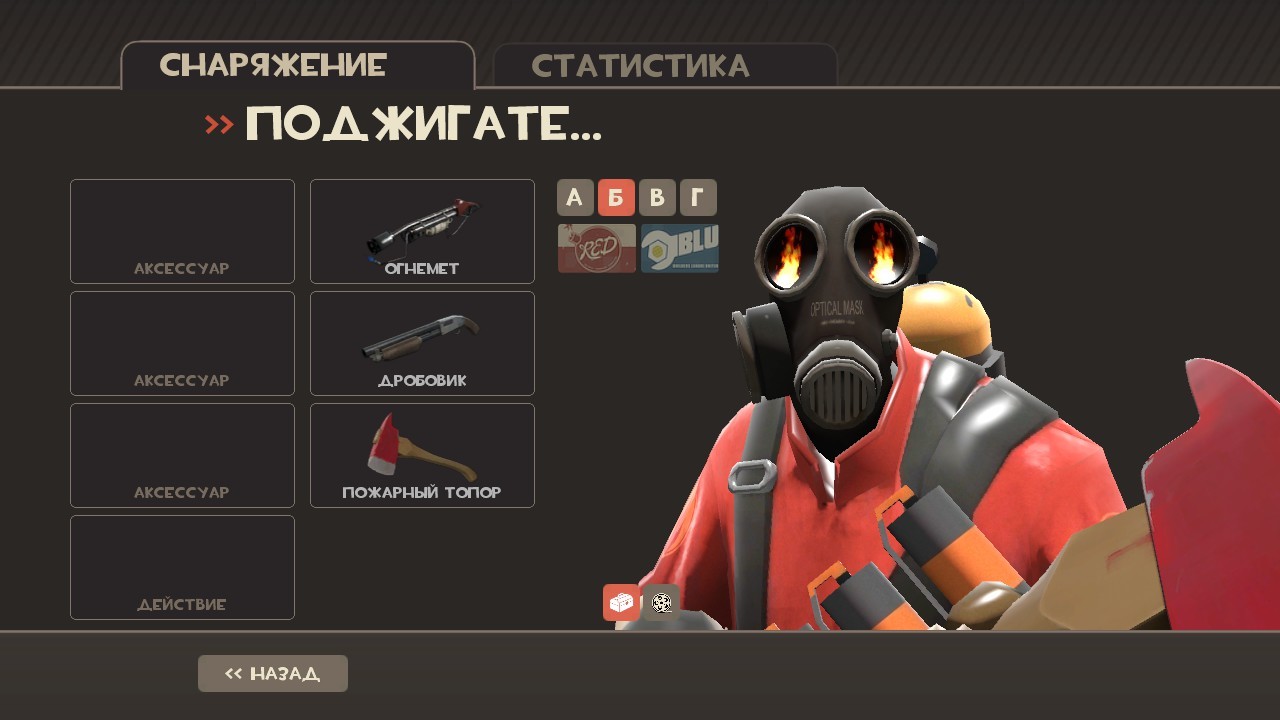1280x720 pixels.
Task: Open the backpack crate icon
Action: (619, 602)
